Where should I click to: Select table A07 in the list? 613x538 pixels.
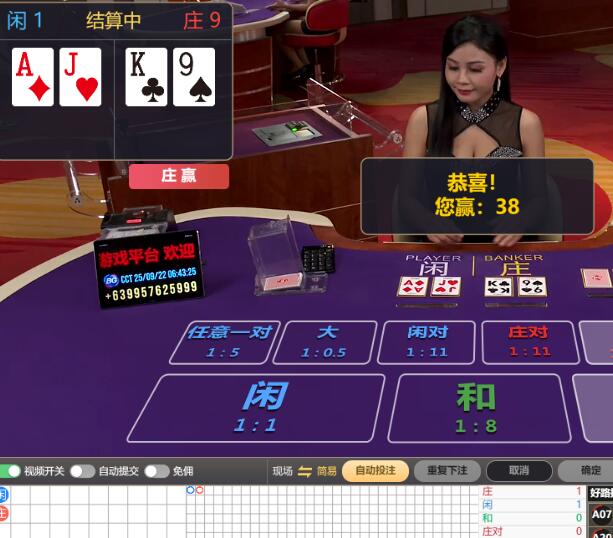coord(600,514)
